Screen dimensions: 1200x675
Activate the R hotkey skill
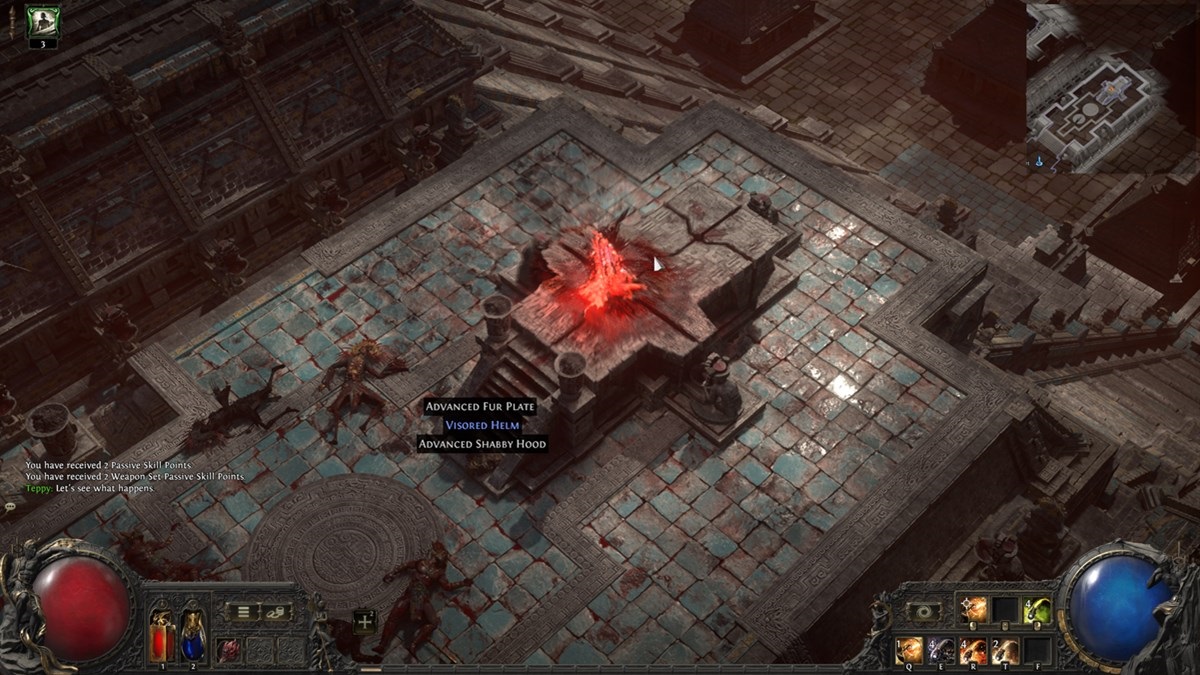(973, 649)
